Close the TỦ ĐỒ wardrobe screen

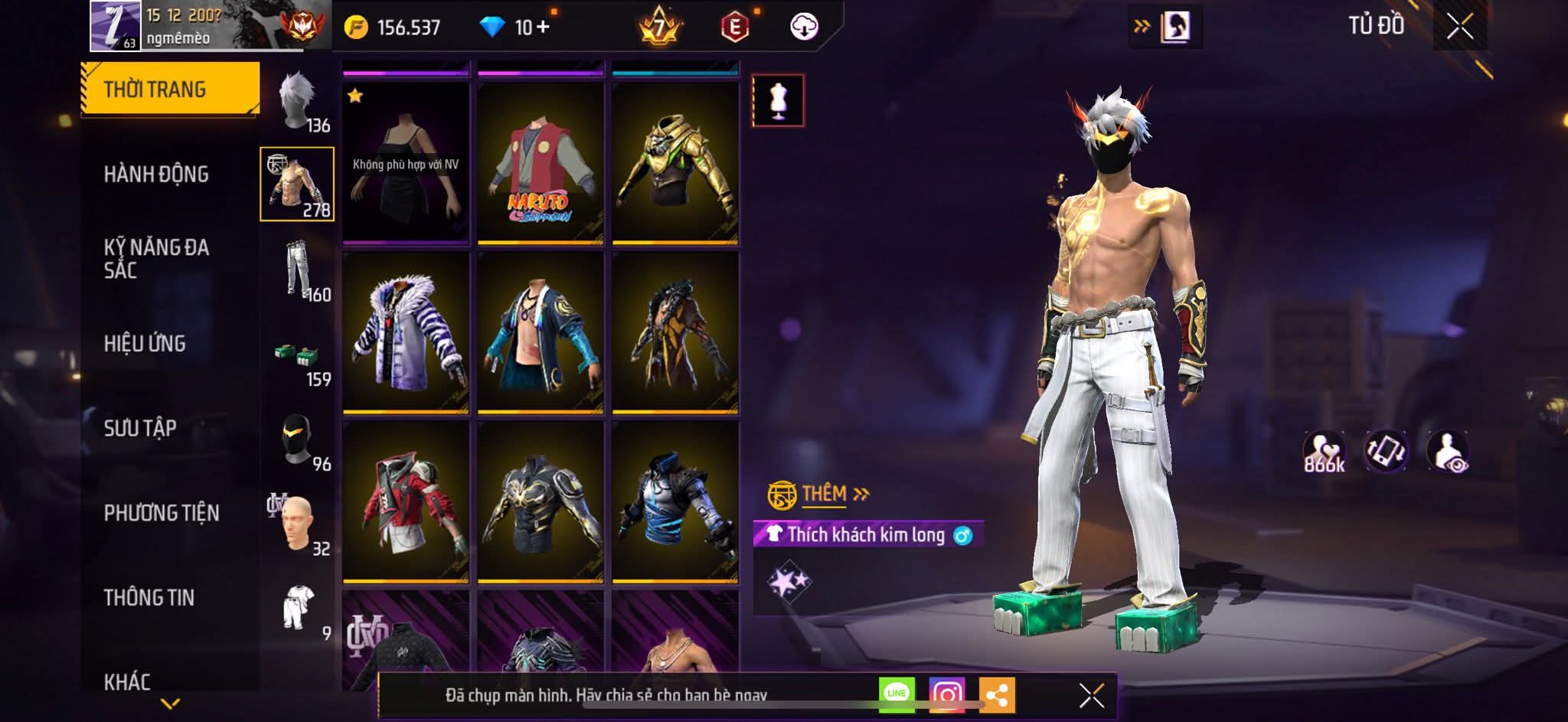(1459, 27)
